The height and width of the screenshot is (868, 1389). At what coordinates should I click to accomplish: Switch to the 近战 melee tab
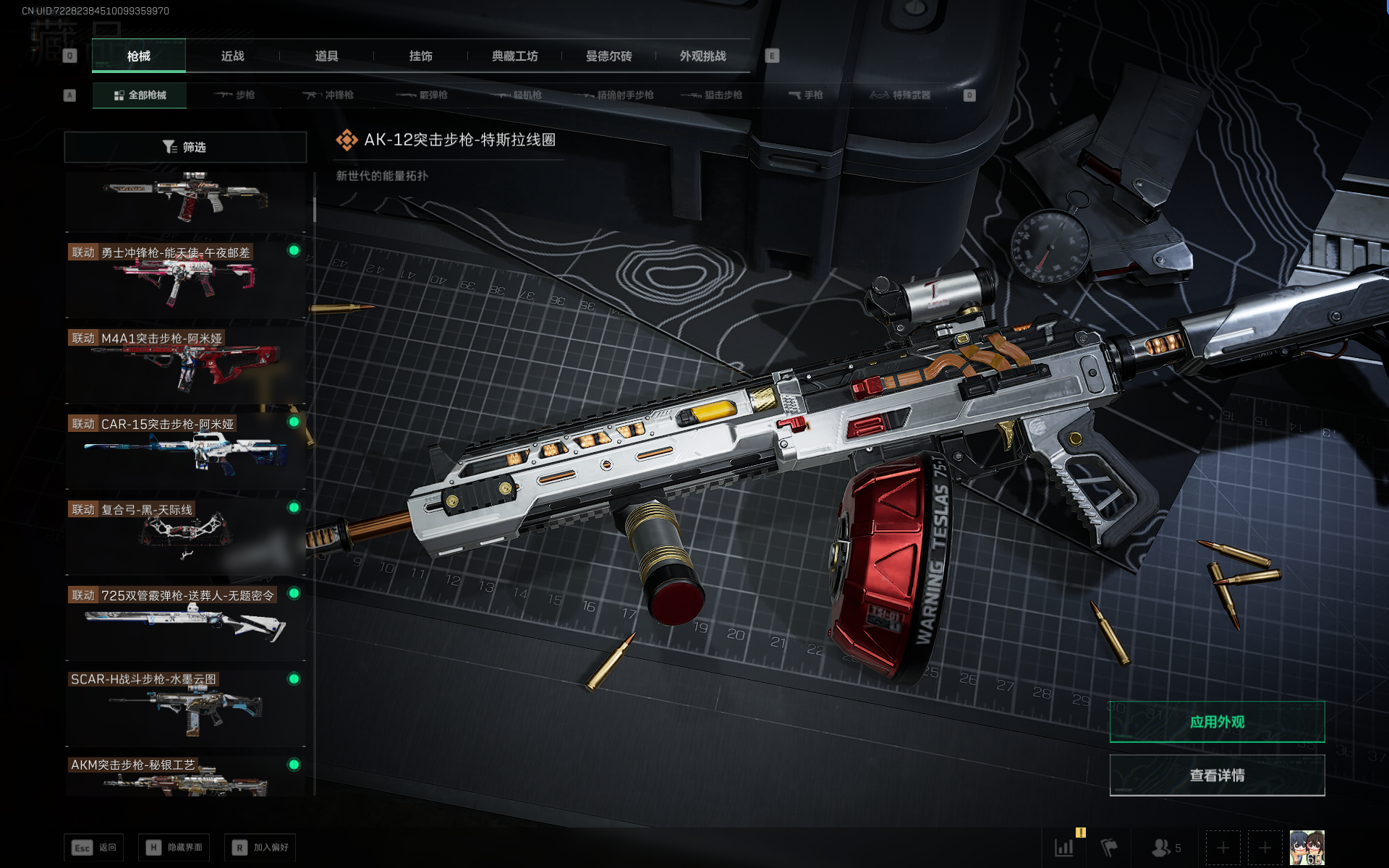tap(232, 56)
